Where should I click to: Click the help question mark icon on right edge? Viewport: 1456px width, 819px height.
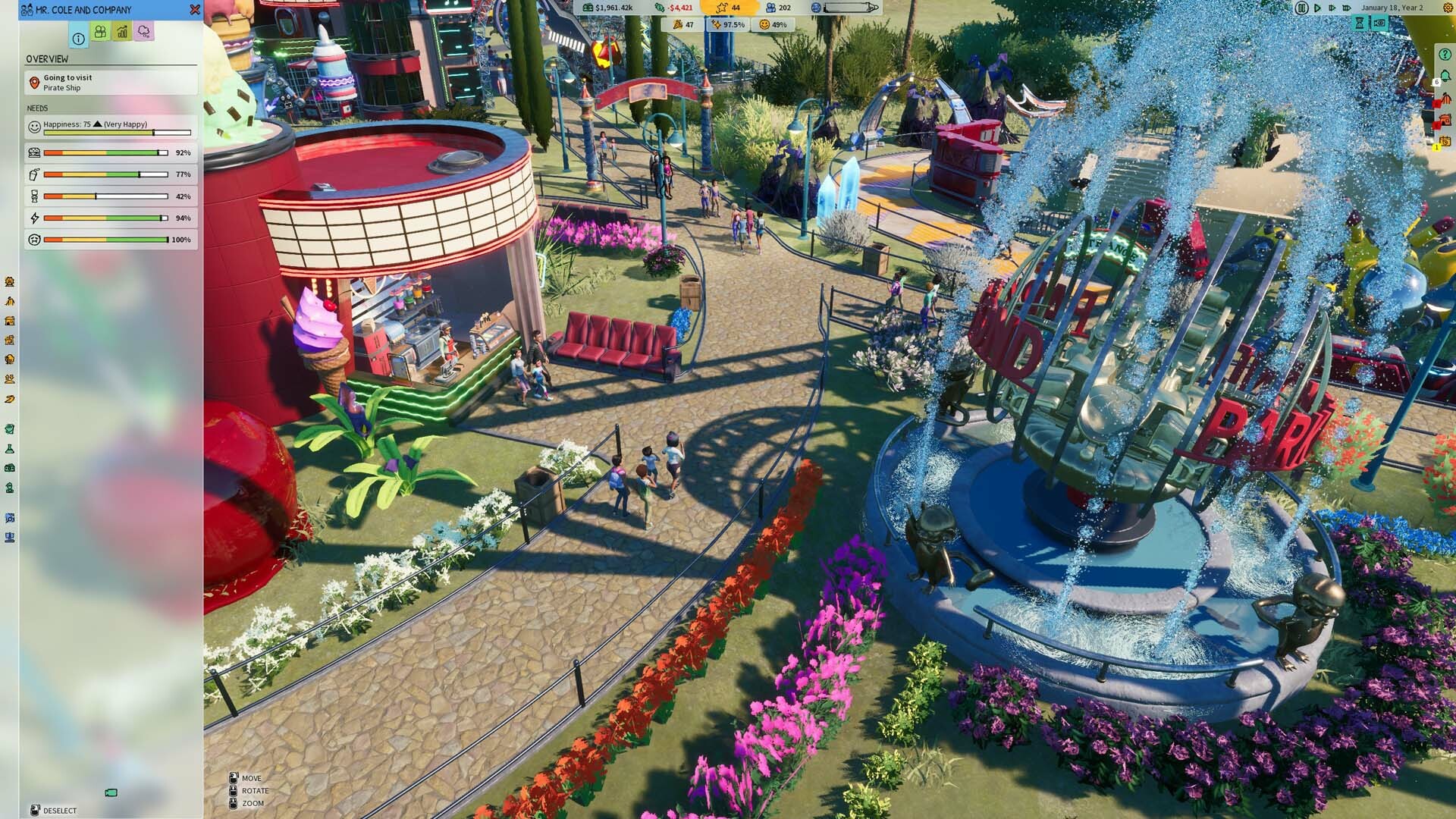[x=1444, y=55]
